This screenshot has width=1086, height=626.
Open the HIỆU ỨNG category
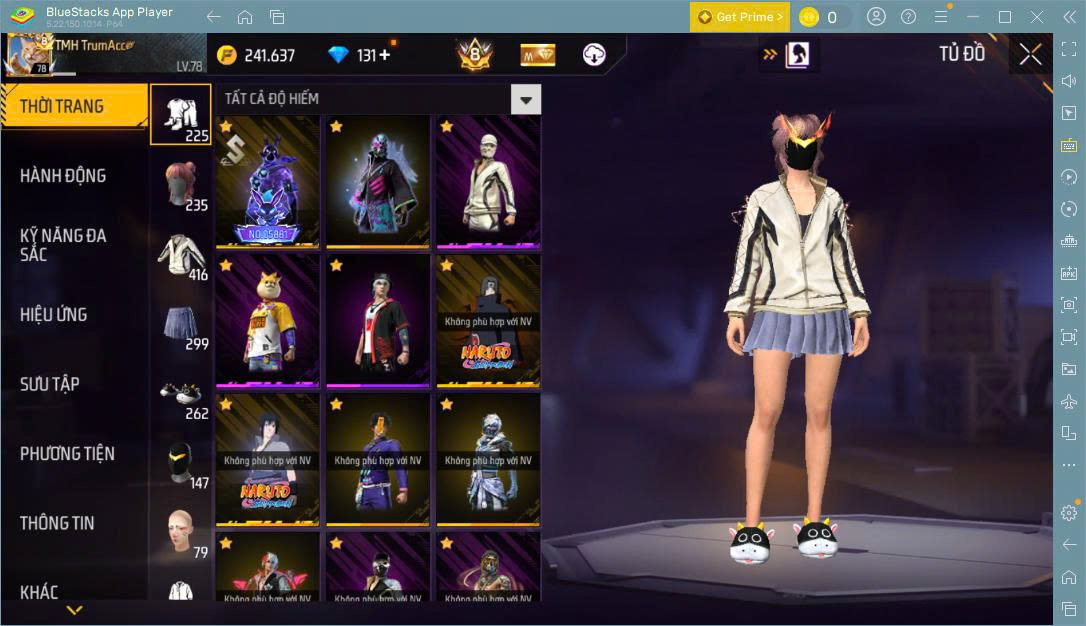pos(54,315)
